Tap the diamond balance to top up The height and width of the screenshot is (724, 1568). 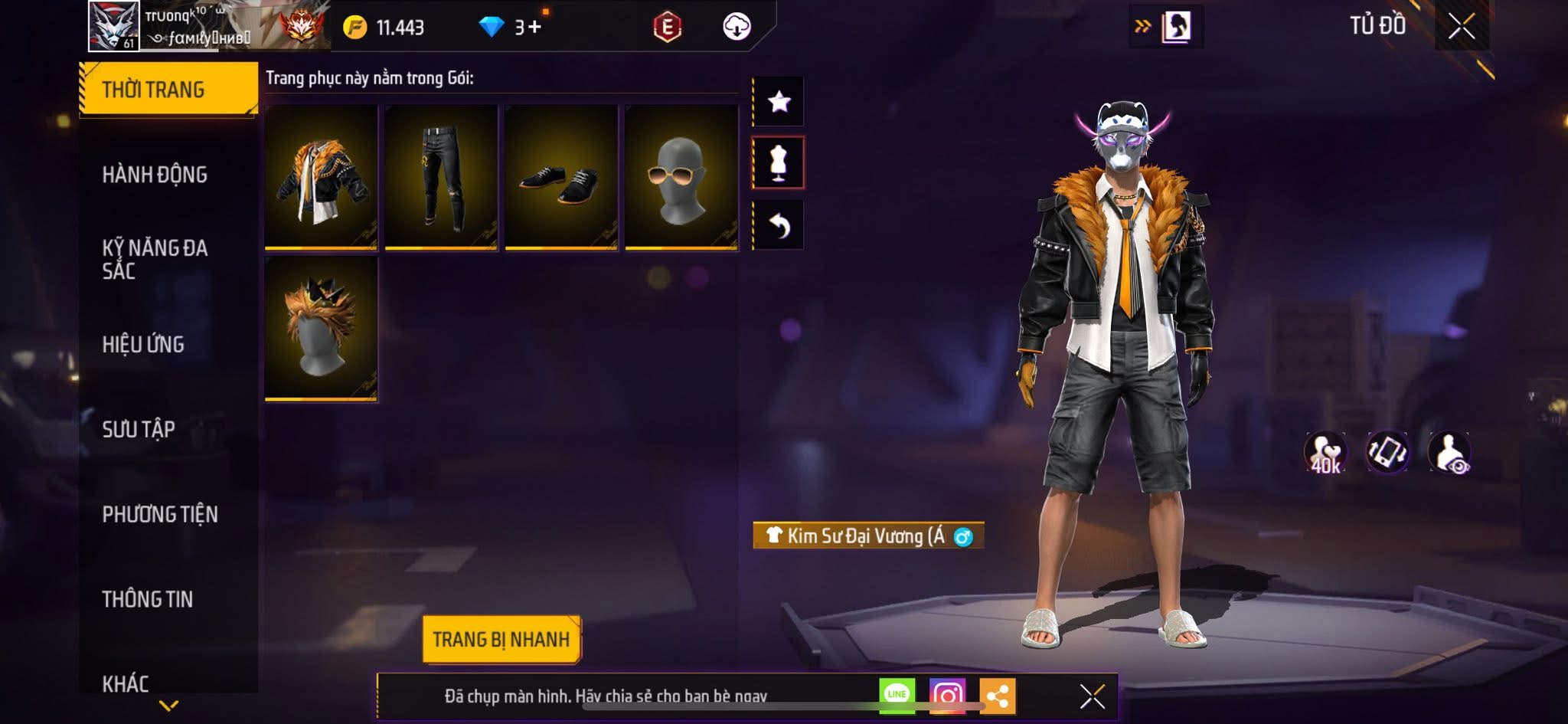(x=501, y=26)
